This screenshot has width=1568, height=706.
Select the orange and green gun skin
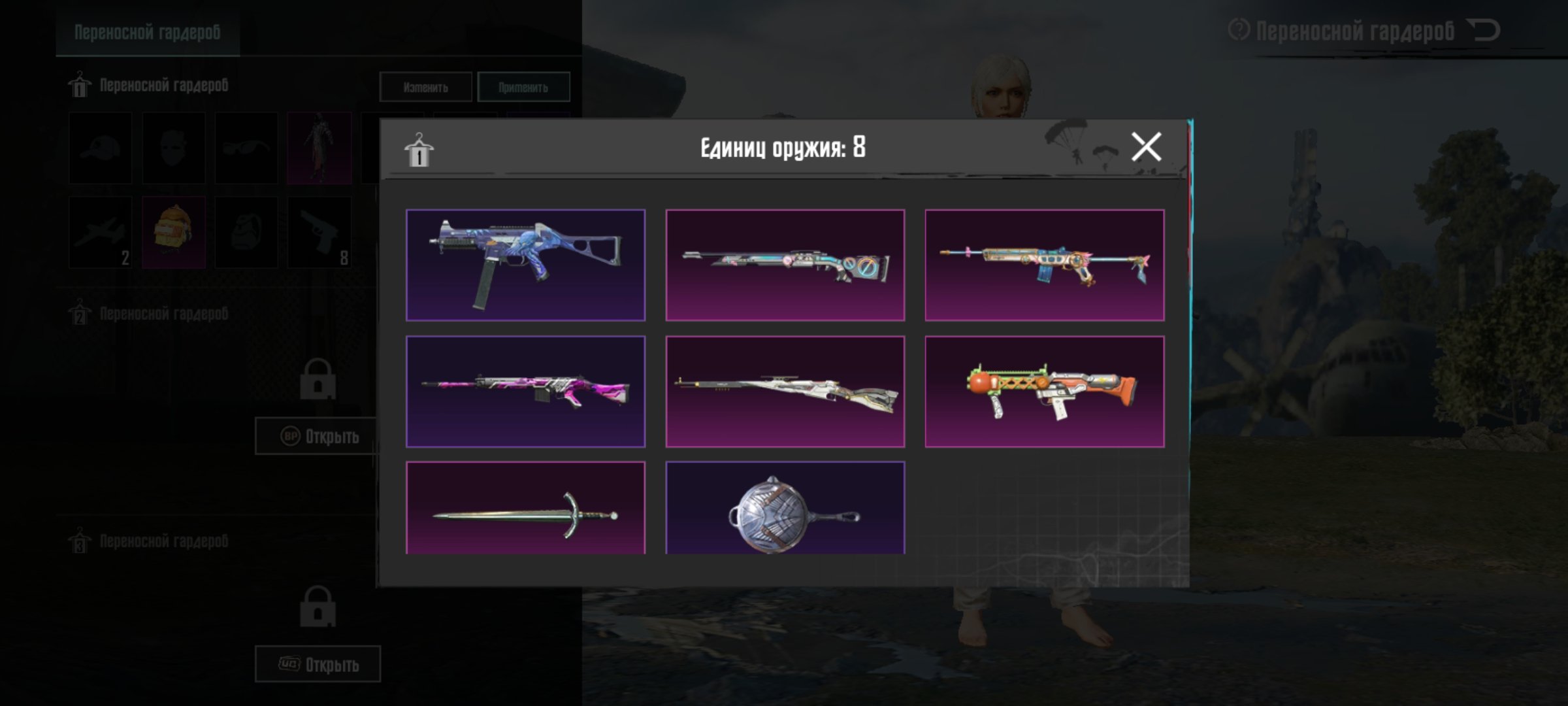(1044, 391)
